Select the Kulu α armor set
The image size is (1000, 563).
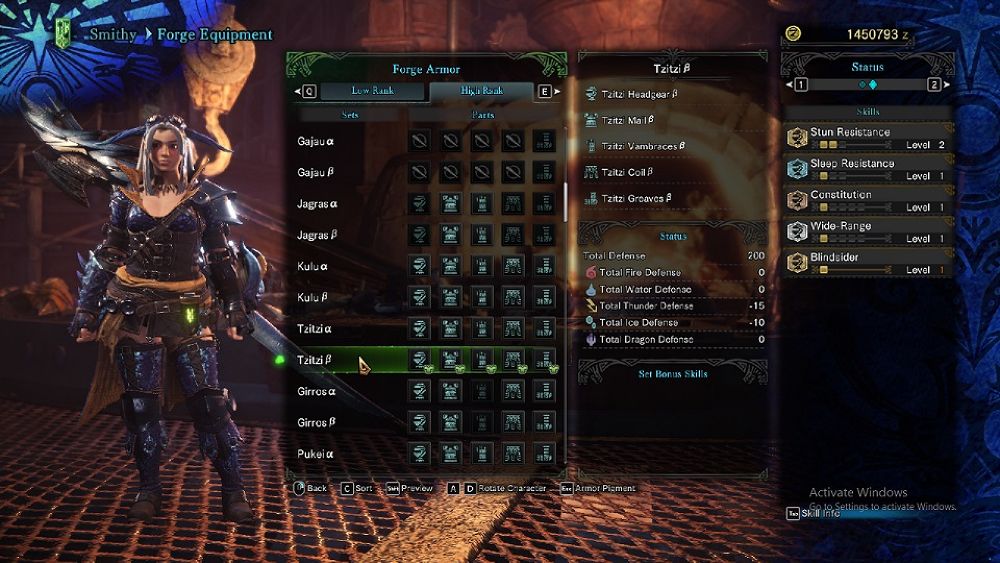tap(315, 266)
